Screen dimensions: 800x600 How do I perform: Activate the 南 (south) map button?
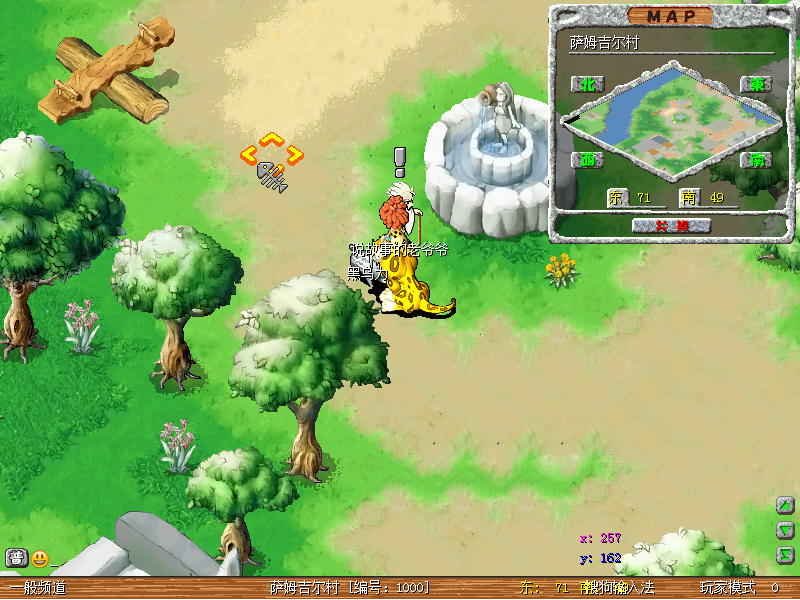(756, 160)
